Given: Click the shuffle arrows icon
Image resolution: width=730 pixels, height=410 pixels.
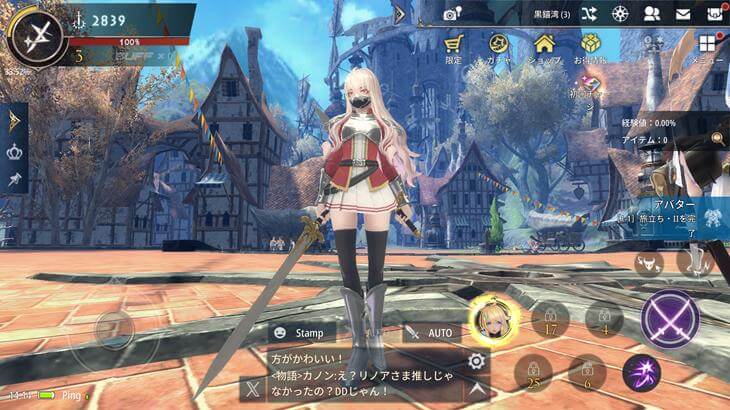Looking at the screenshot, I should click(589, 14).
